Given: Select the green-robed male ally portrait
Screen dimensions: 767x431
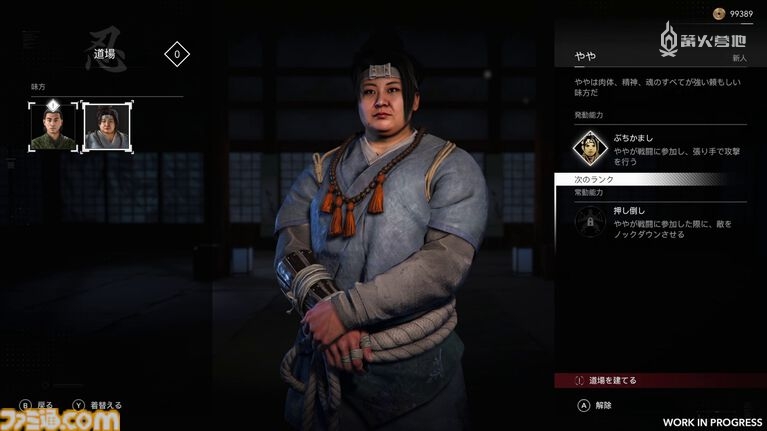Looking at the screenshot, I should point(52,127).
